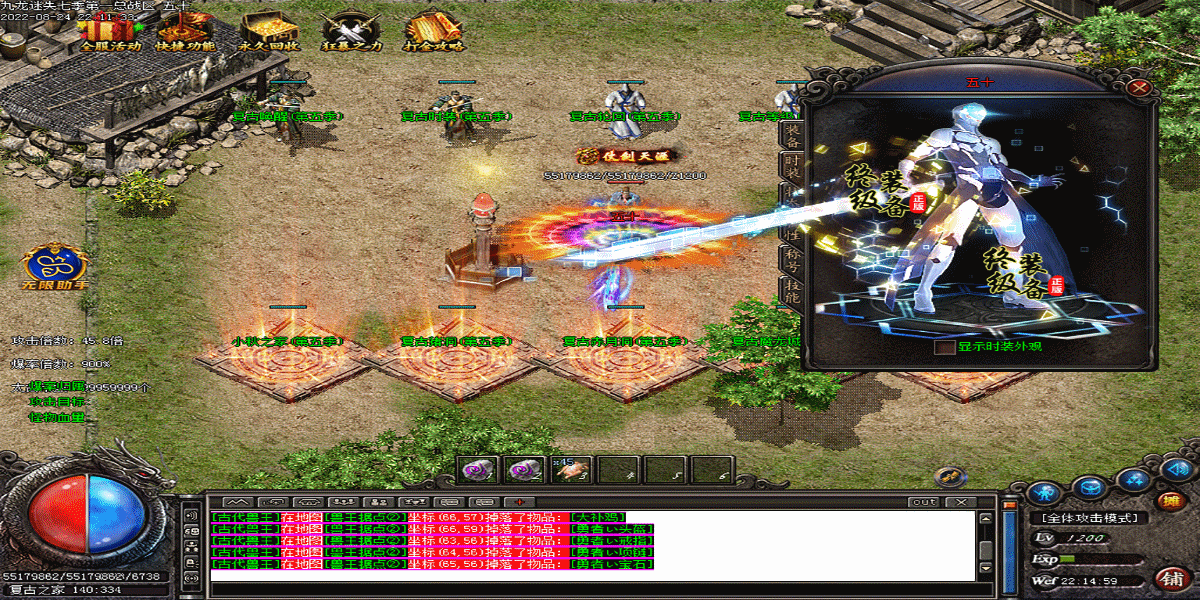Close the character equipment panel
The image size is (1200, 600).
pos(1137,87)
